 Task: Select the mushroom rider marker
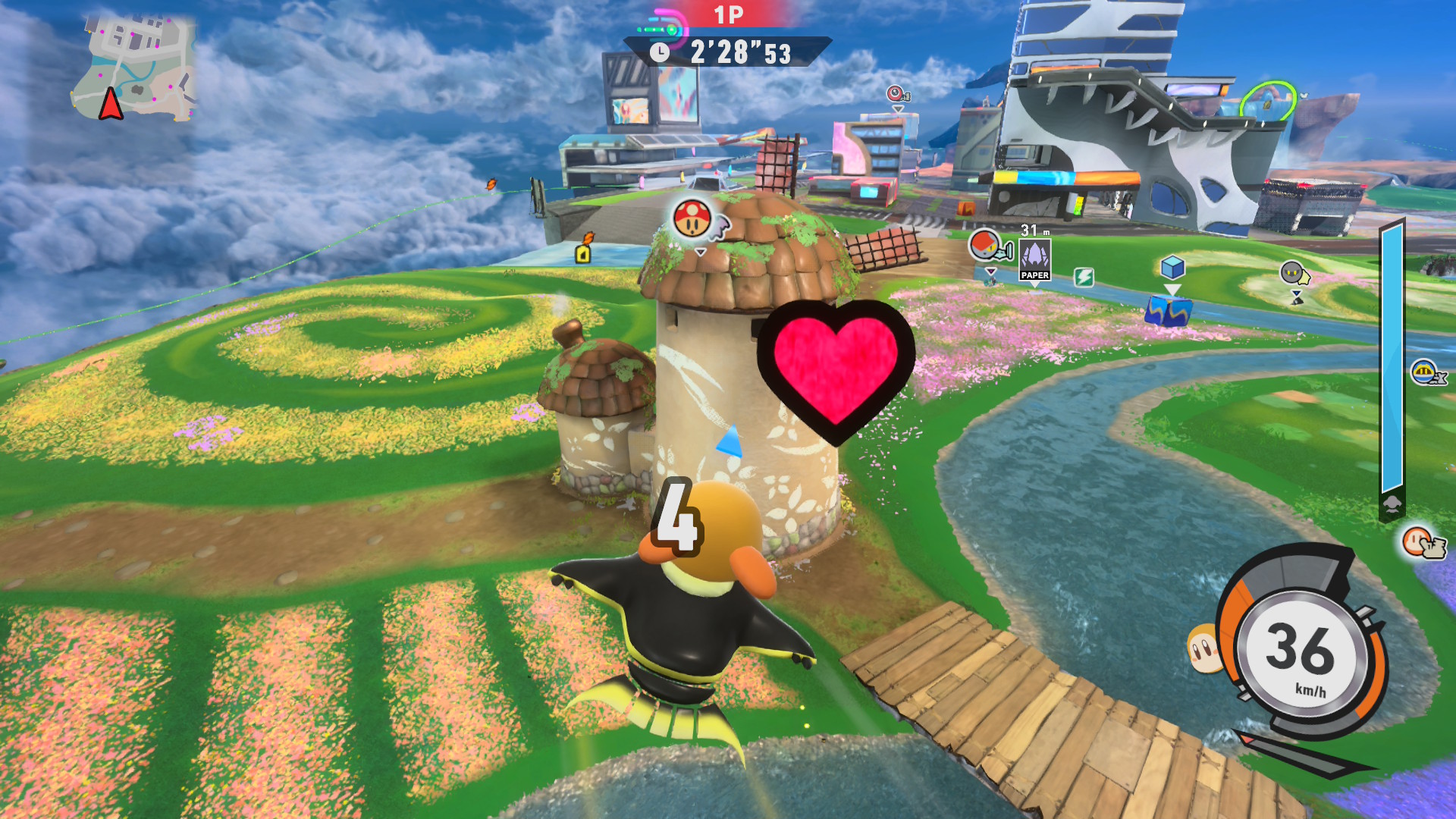coord(692,218)
